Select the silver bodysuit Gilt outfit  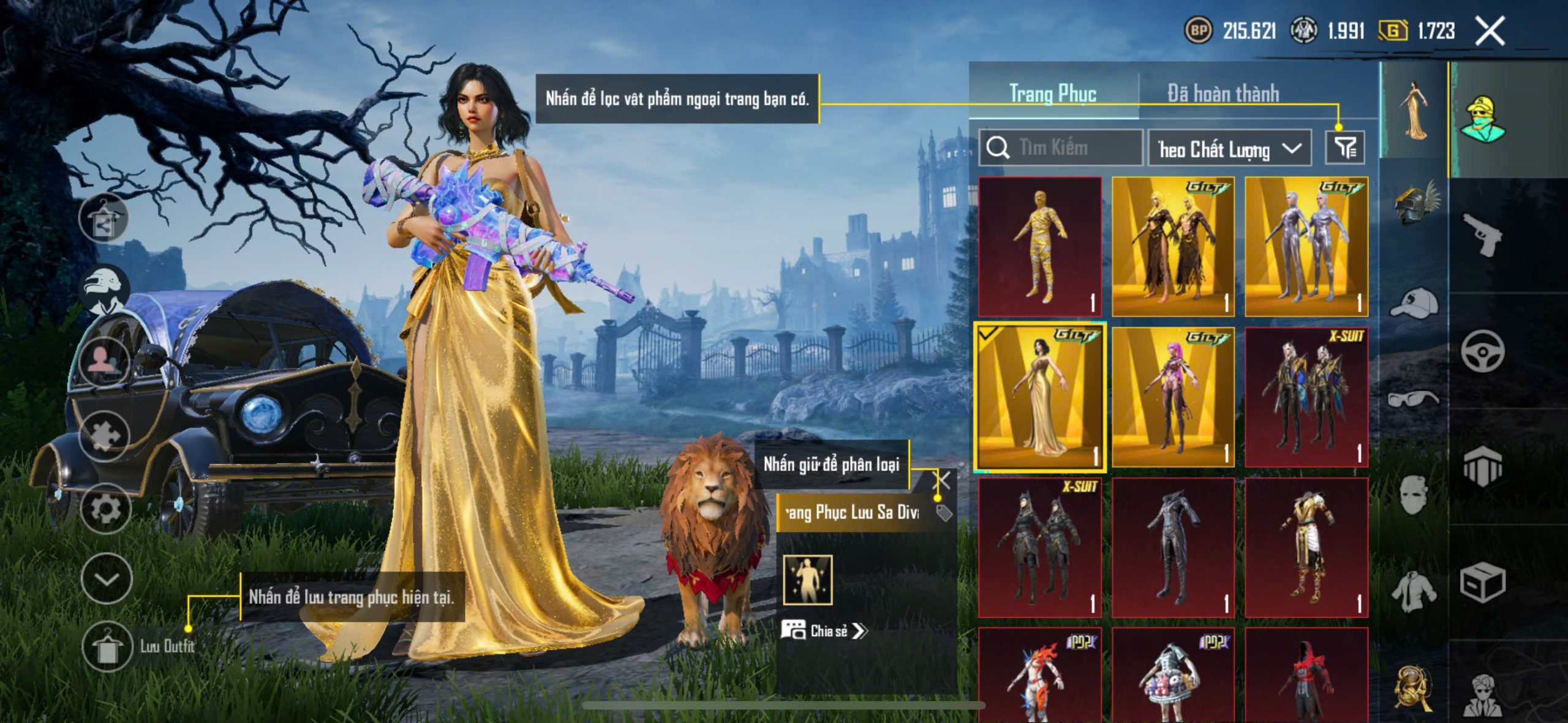(x=1306, y=246)
